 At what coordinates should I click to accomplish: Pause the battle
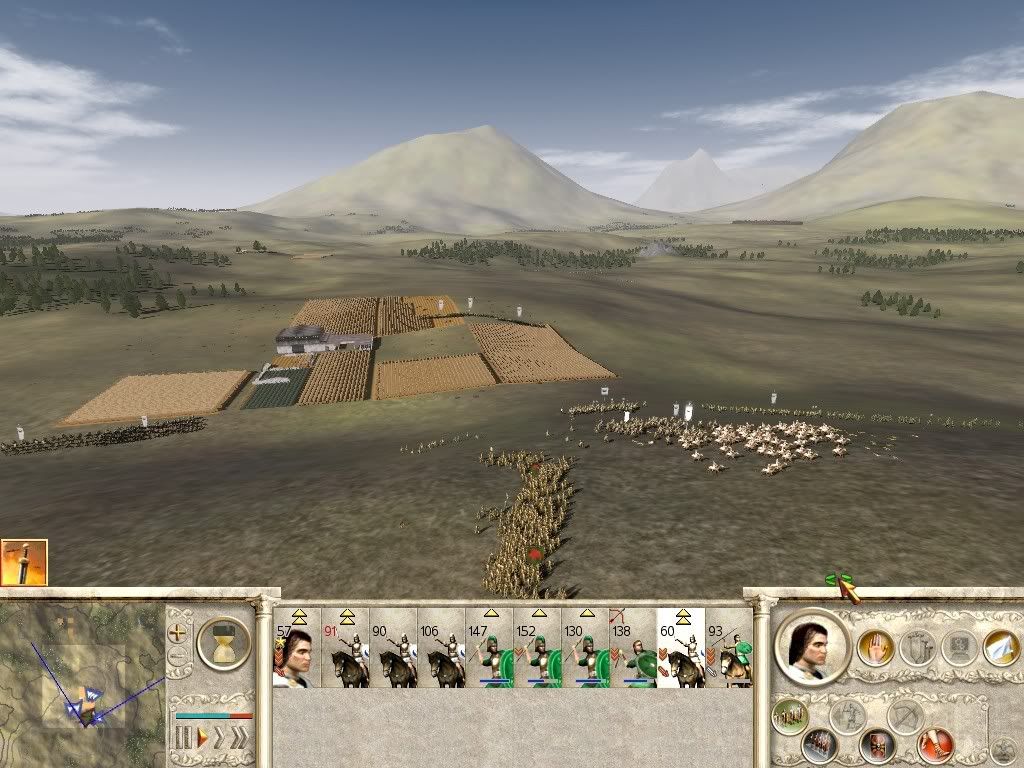pos(183,739)
